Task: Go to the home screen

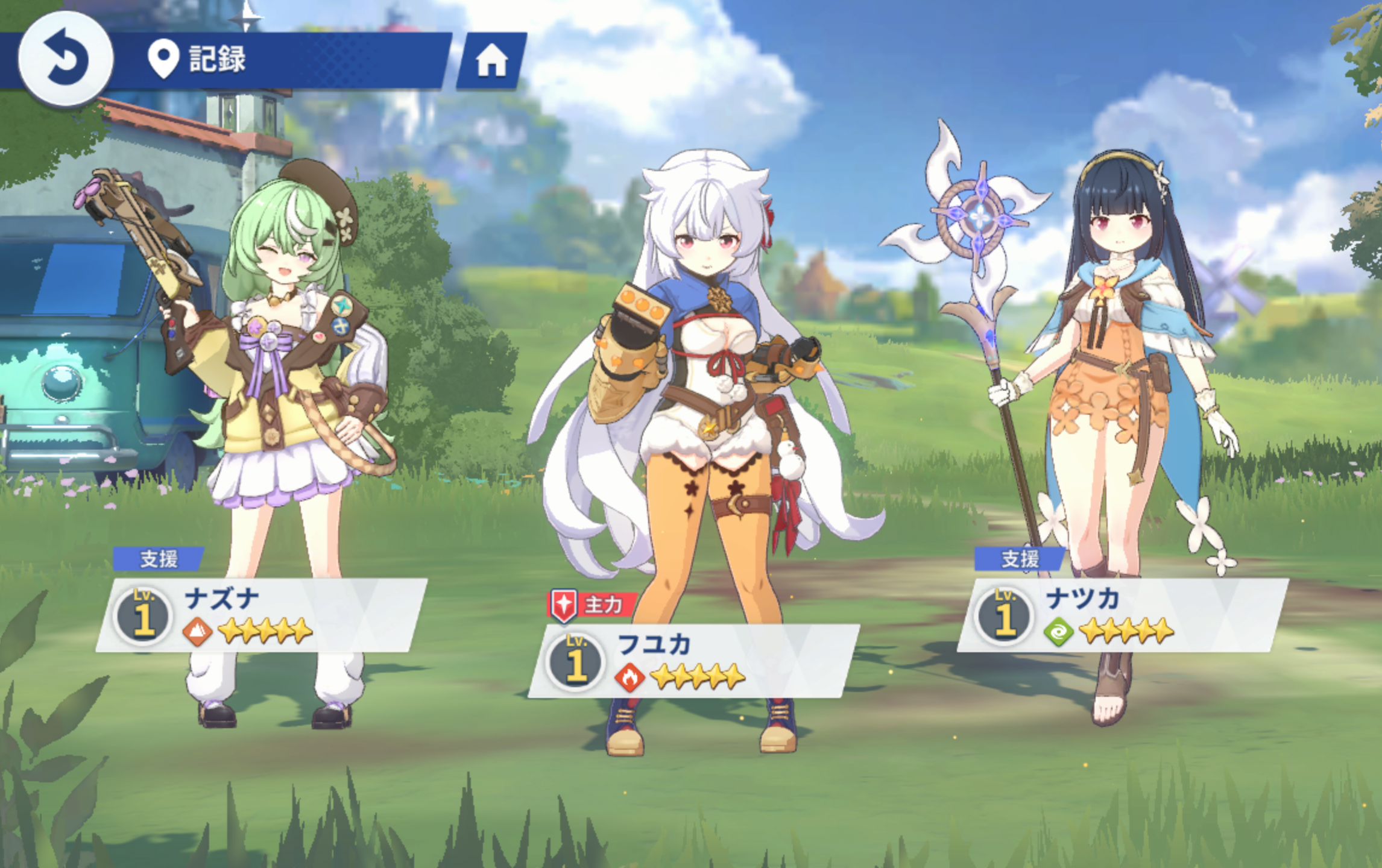Action: click(x=491, y=61)
